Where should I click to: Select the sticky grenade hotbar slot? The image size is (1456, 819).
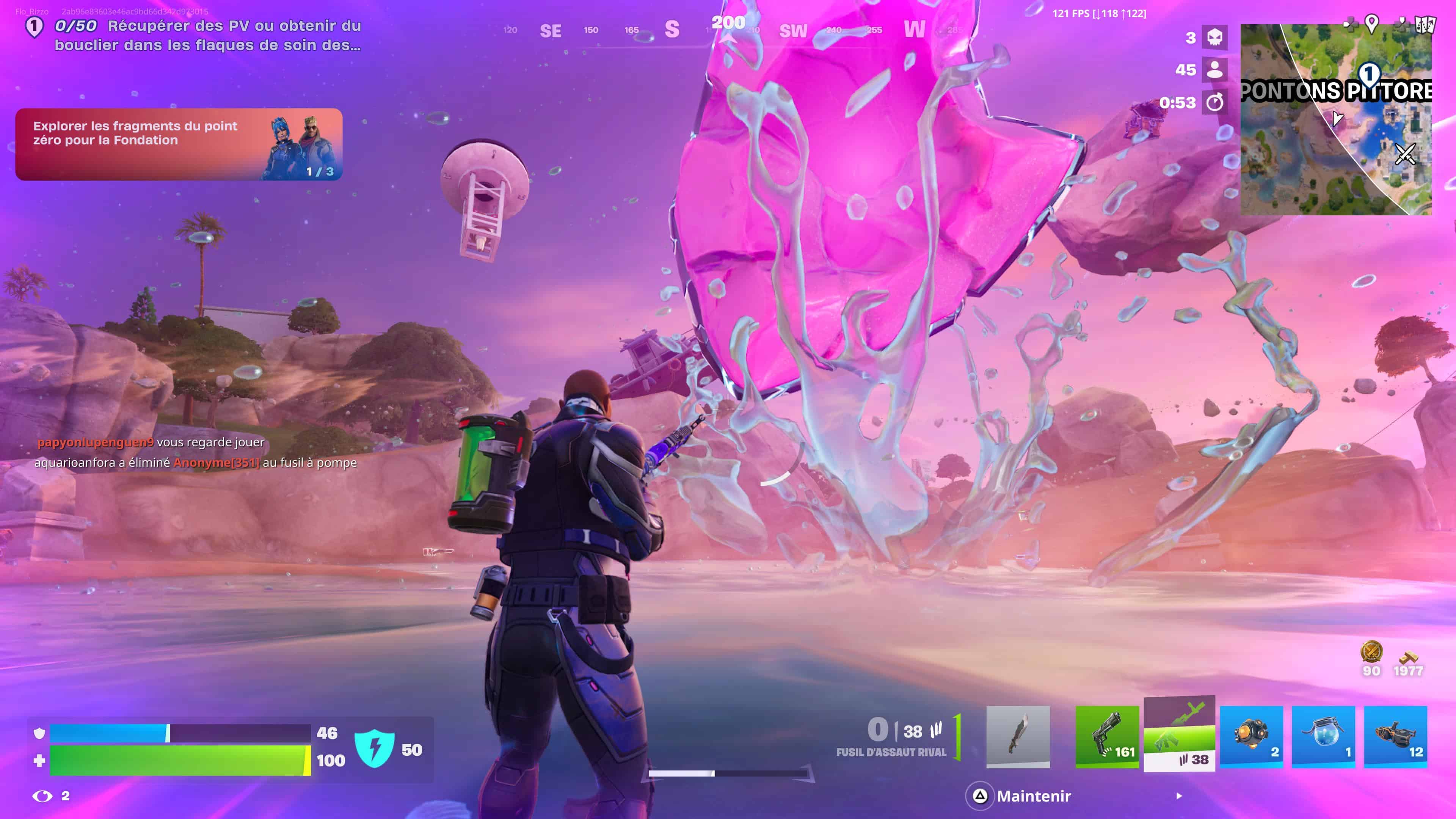tap(1252, 735)
